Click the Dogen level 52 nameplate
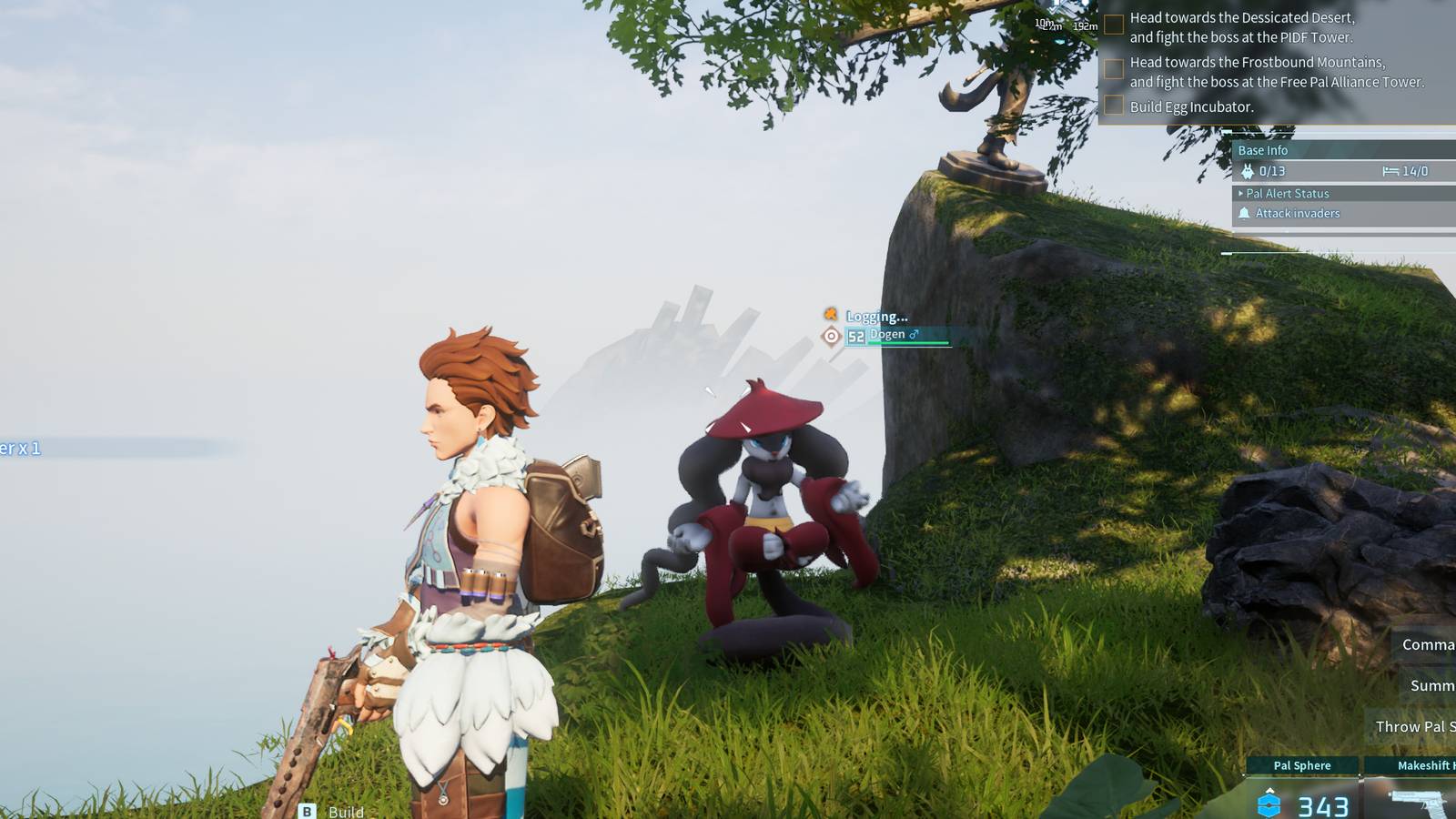1456x819 pixels. pyautogui.click(x=855, y=335)
